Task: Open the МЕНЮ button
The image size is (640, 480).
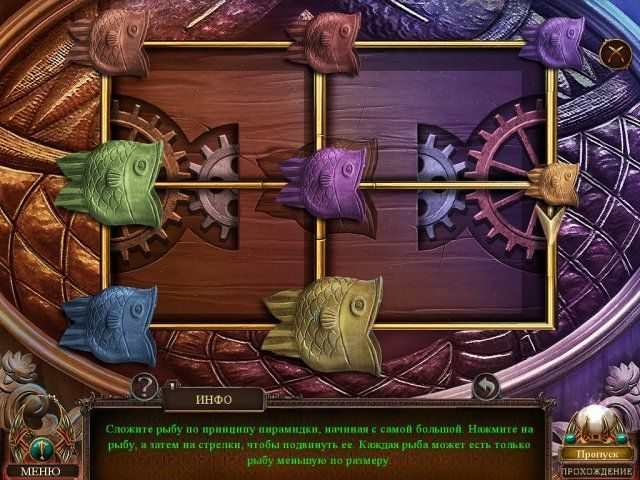Action: (x=40, y=470)
